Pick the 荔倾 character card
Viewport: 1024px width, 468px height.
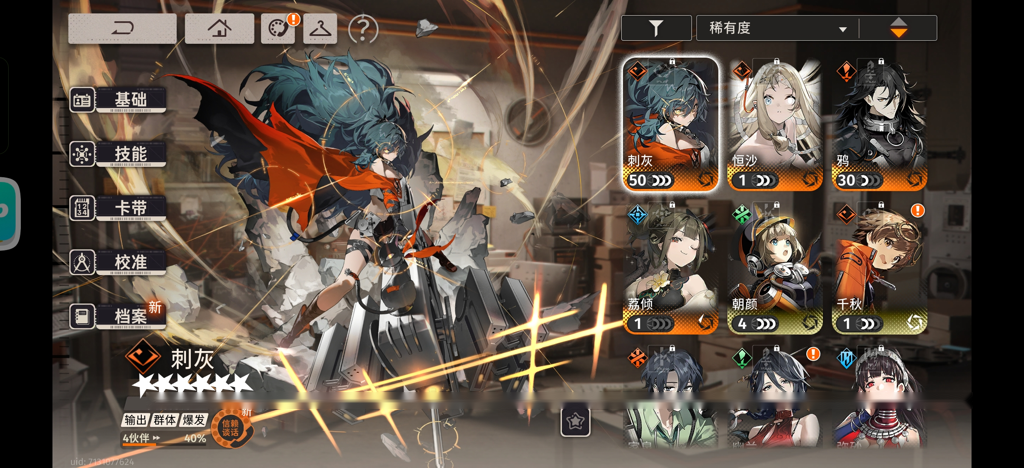click(x=671, y=268)
